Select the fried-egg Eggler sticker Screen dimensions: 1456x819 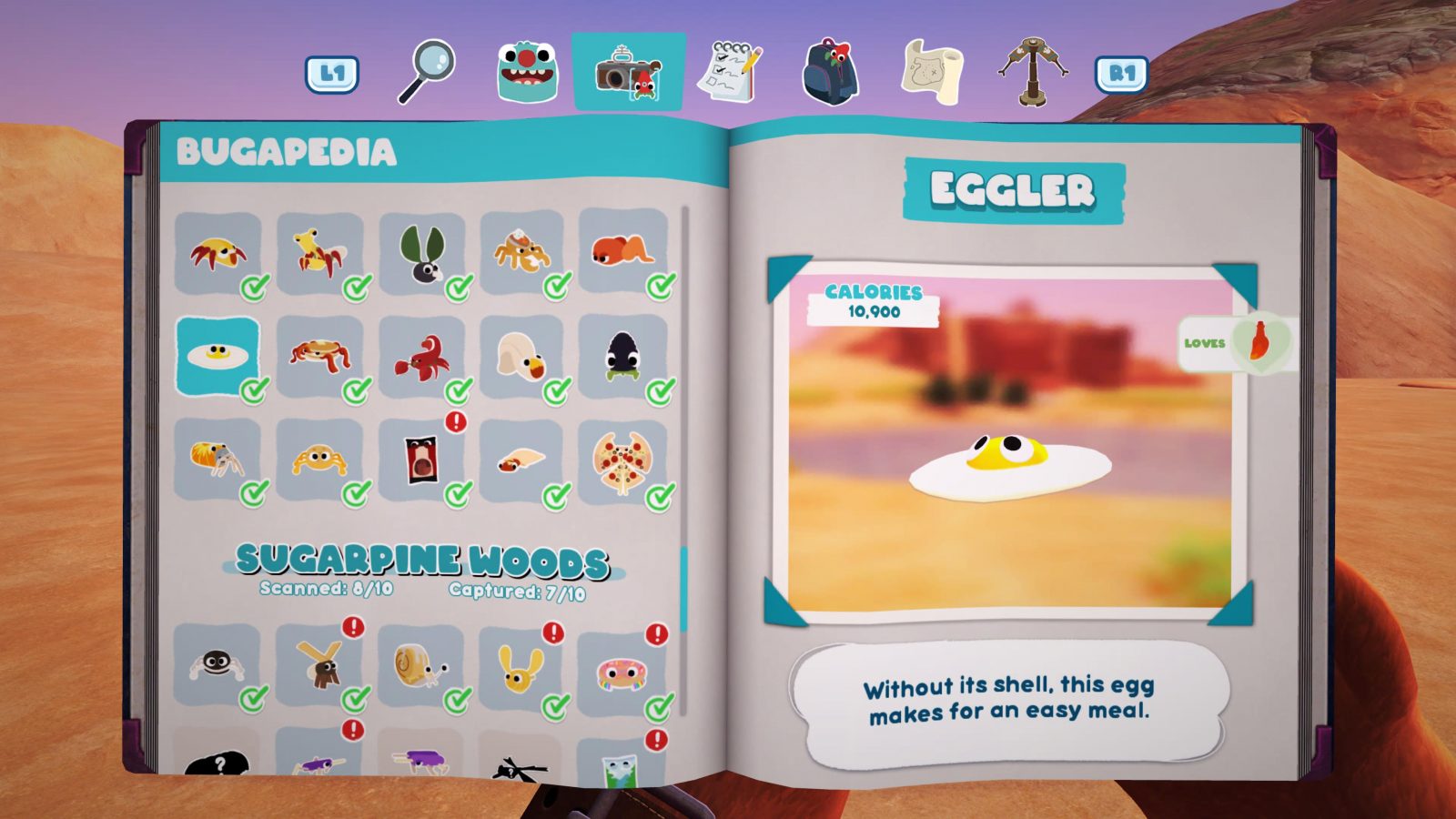pyautogui.click(x=216, y=355)
